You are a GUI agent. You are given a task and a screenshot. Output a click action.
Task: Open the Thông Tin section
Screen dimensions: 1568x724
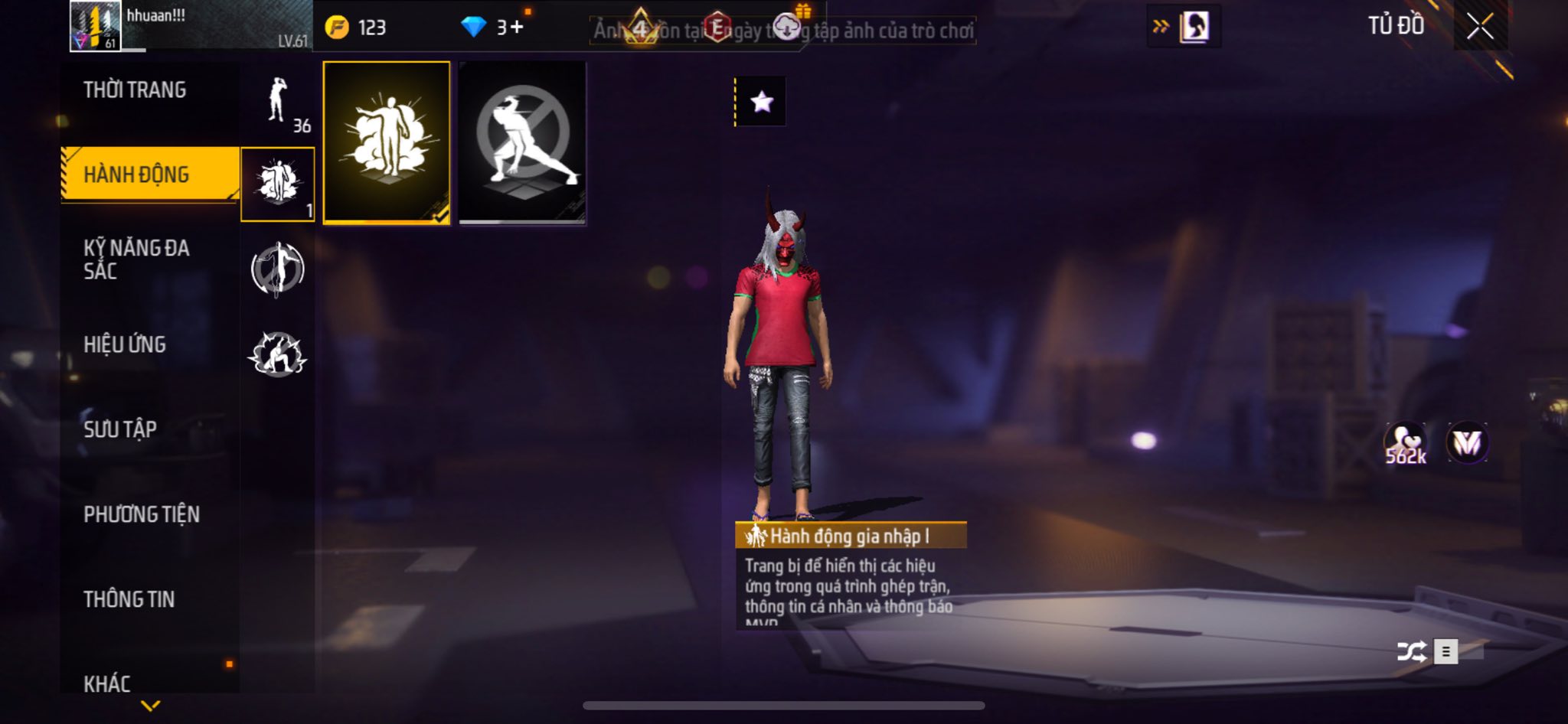tap(129, 599)
